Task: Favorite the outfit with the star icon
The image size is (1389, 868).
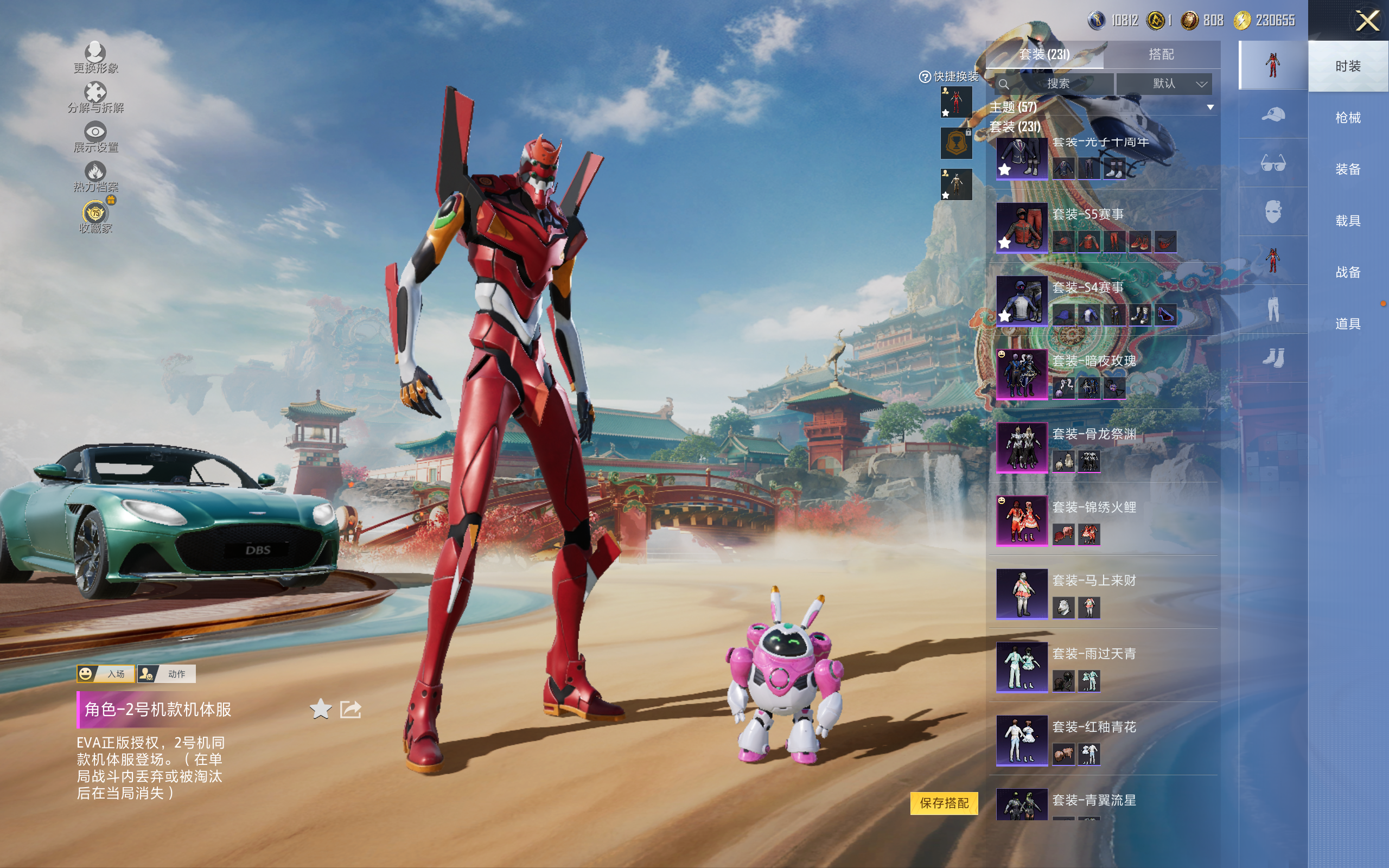Action: click(x=320, y=710)
